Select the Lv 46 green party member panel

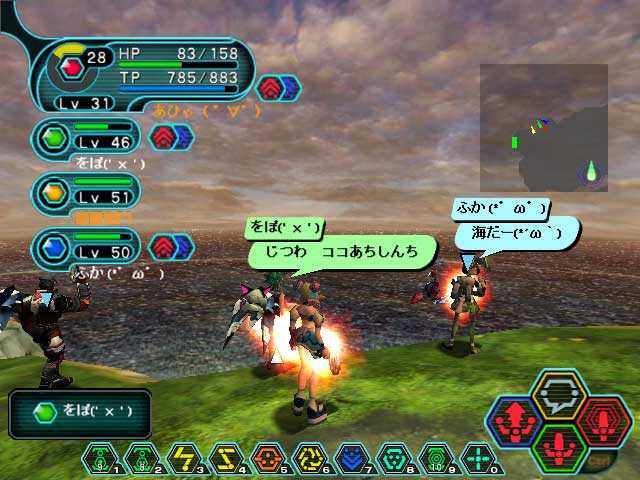click(x=86, y=137)
